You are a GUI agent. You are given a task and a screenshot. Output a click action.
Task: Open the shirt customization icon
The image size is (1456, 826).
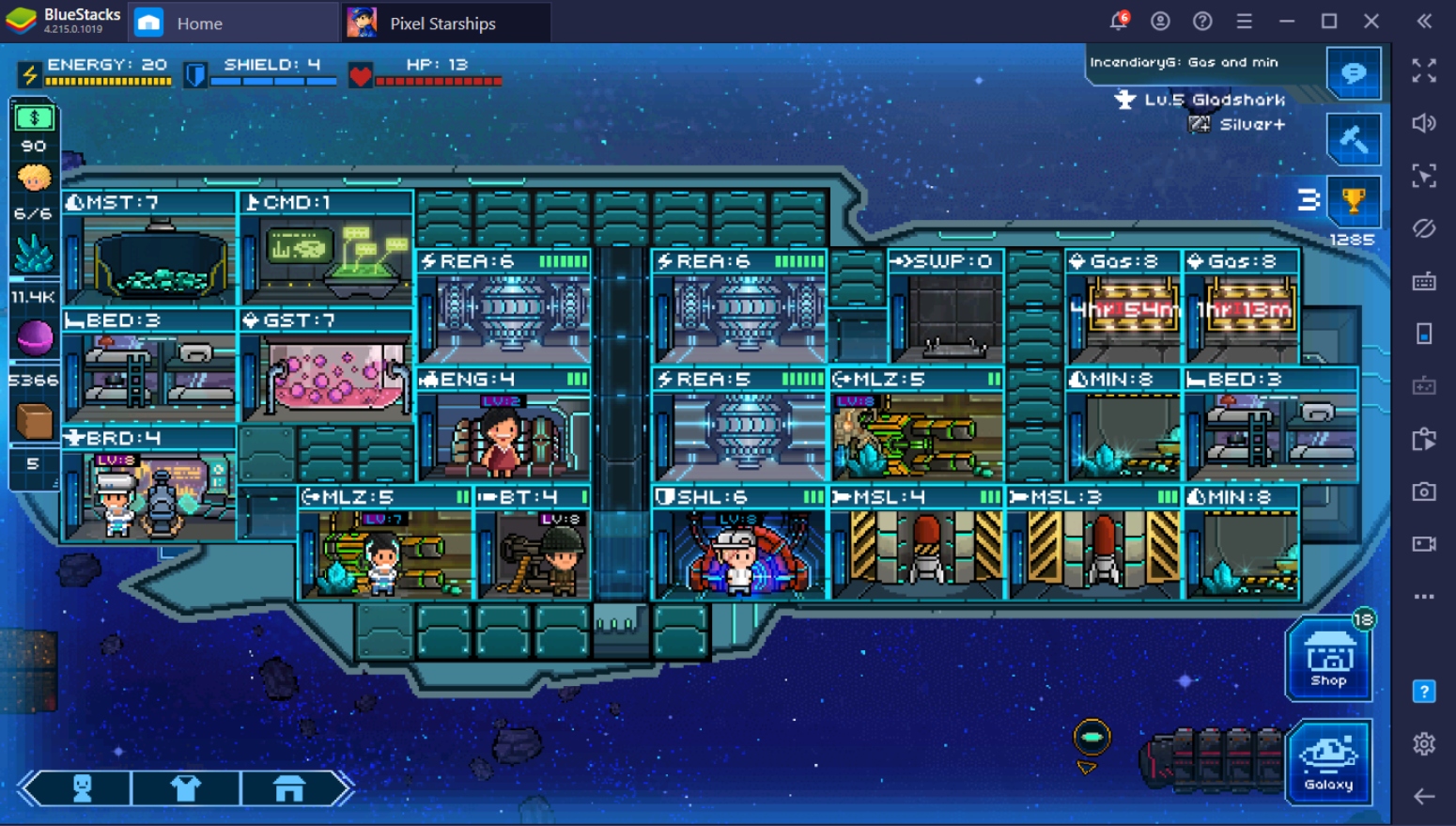[x=186, y=788]
